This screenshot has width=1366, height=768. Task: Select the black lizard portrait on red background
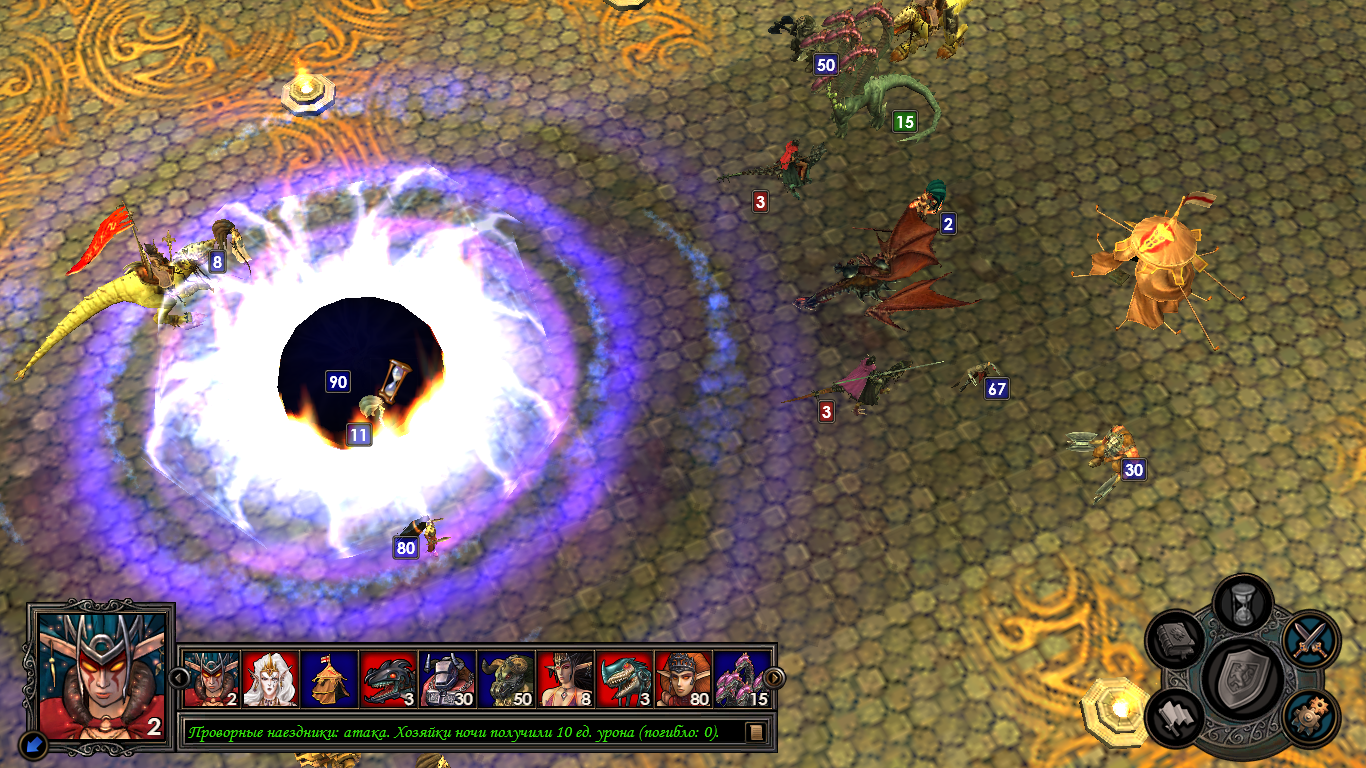pyautogui.click(x=389, y=679)
